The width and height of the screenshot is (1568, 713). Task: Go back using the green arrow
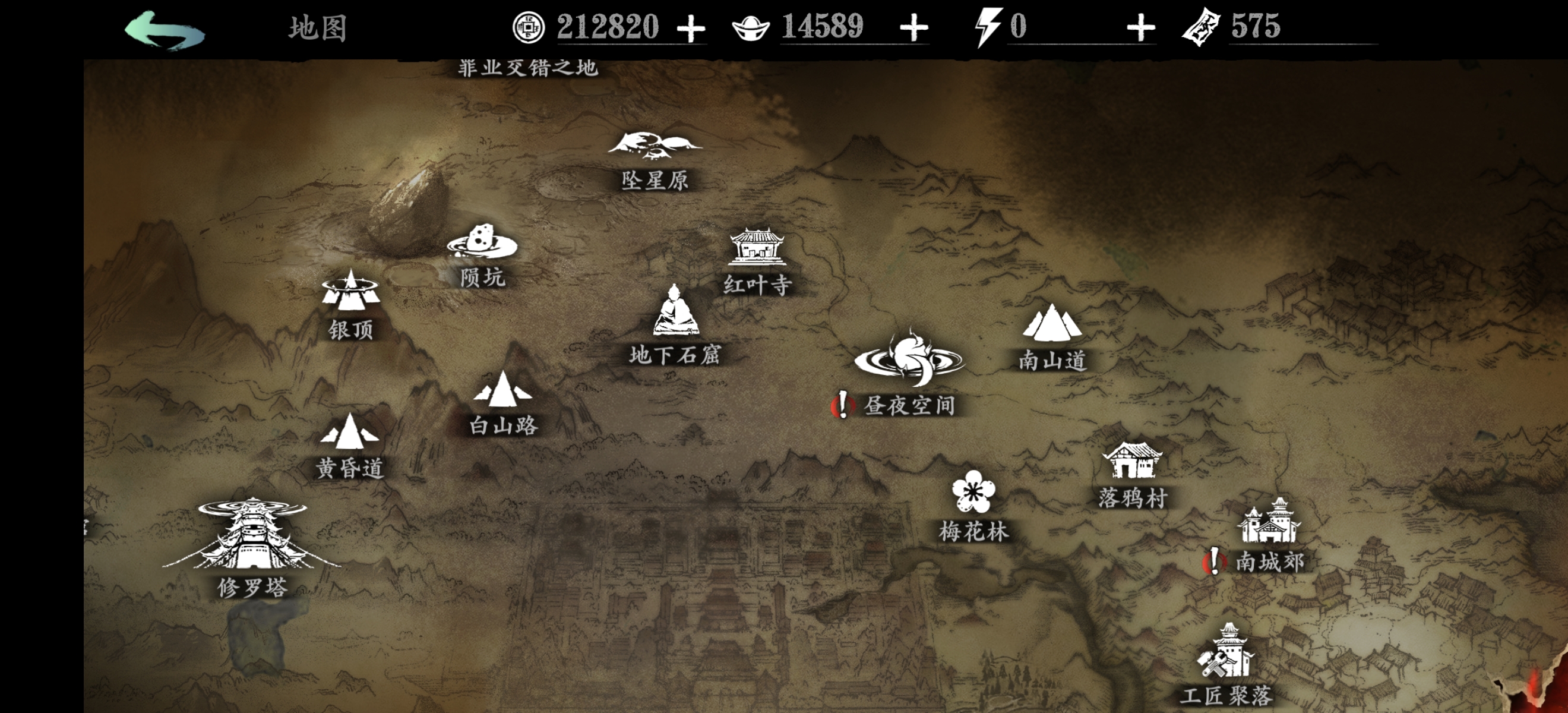(x=165, y=29)
